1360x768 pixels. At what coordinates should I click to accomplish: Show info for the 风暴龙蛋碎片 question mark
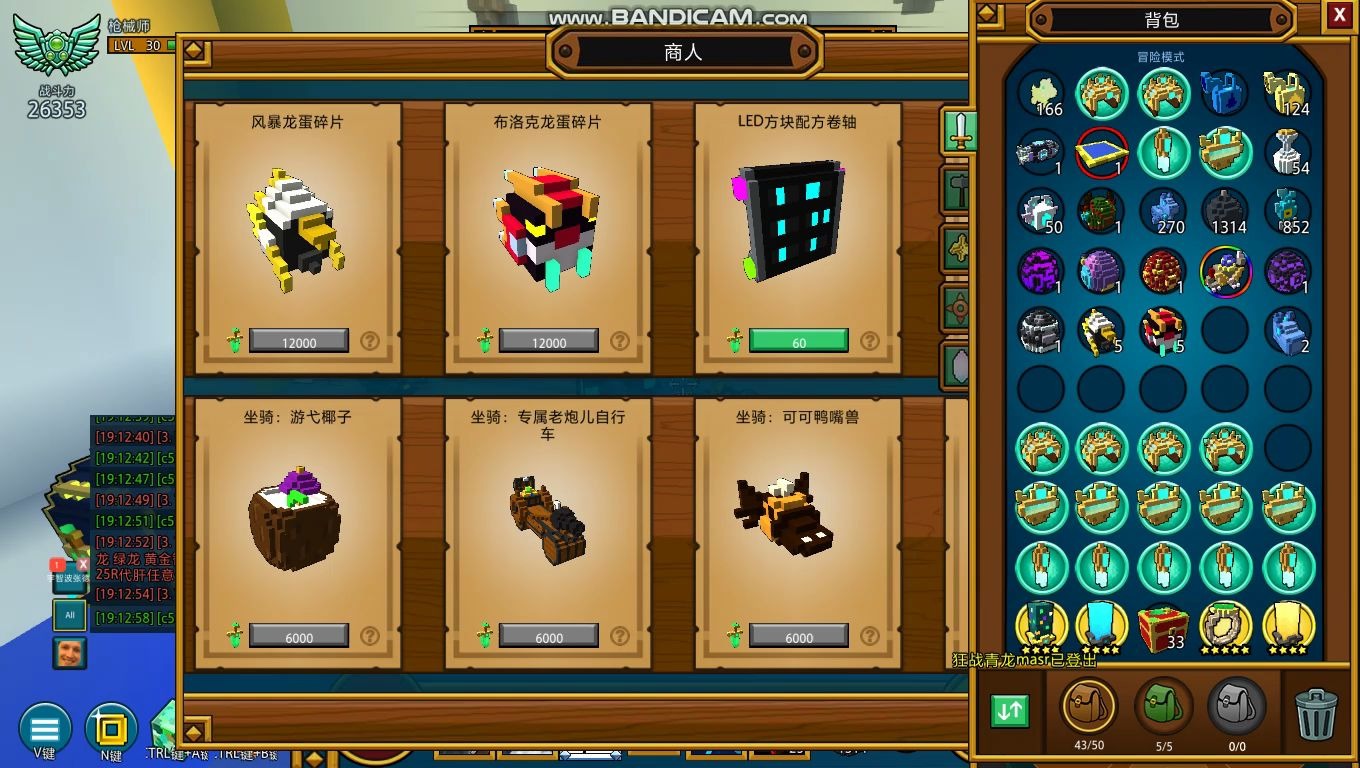pos(370,342)
